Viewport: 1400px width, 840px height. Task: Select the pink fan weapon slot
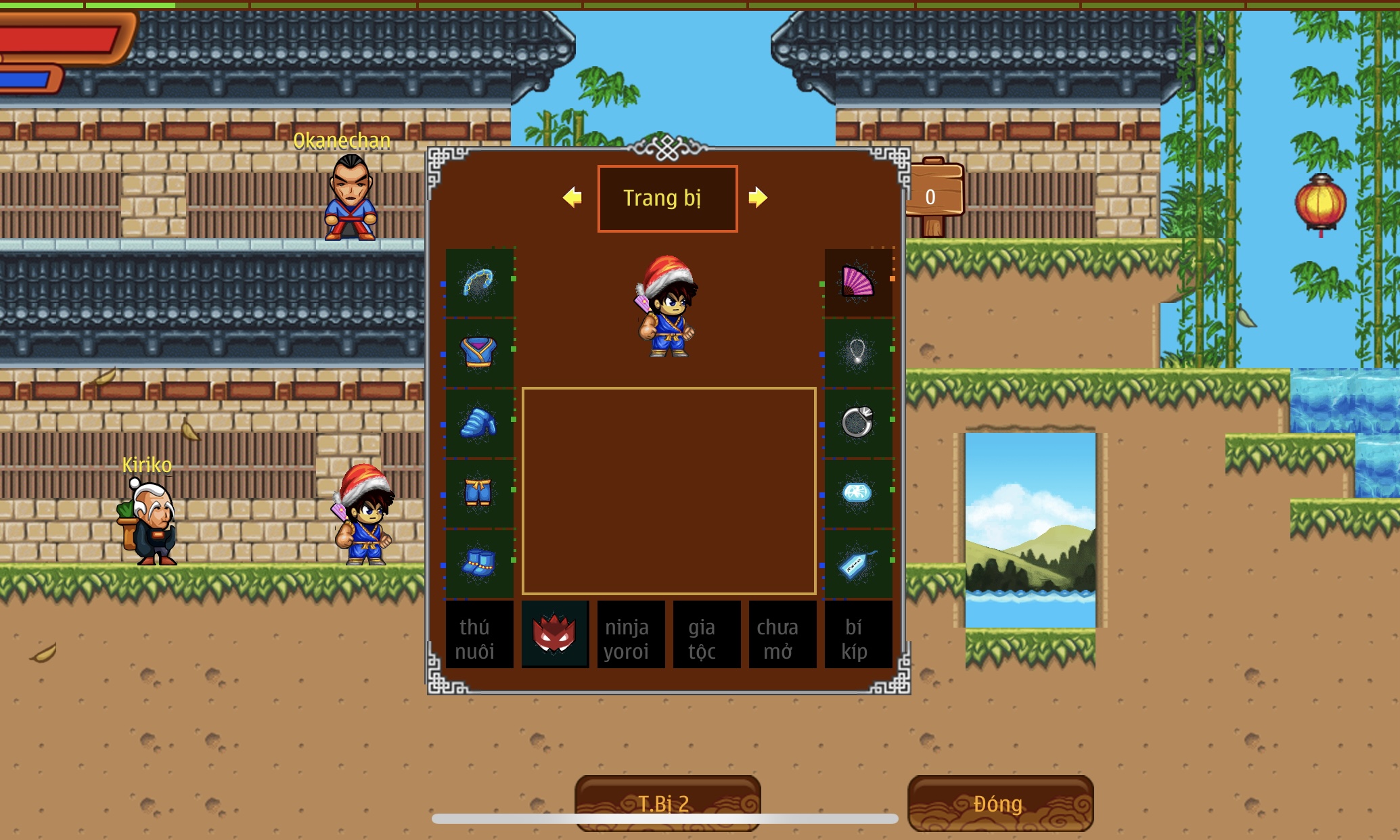857,283
